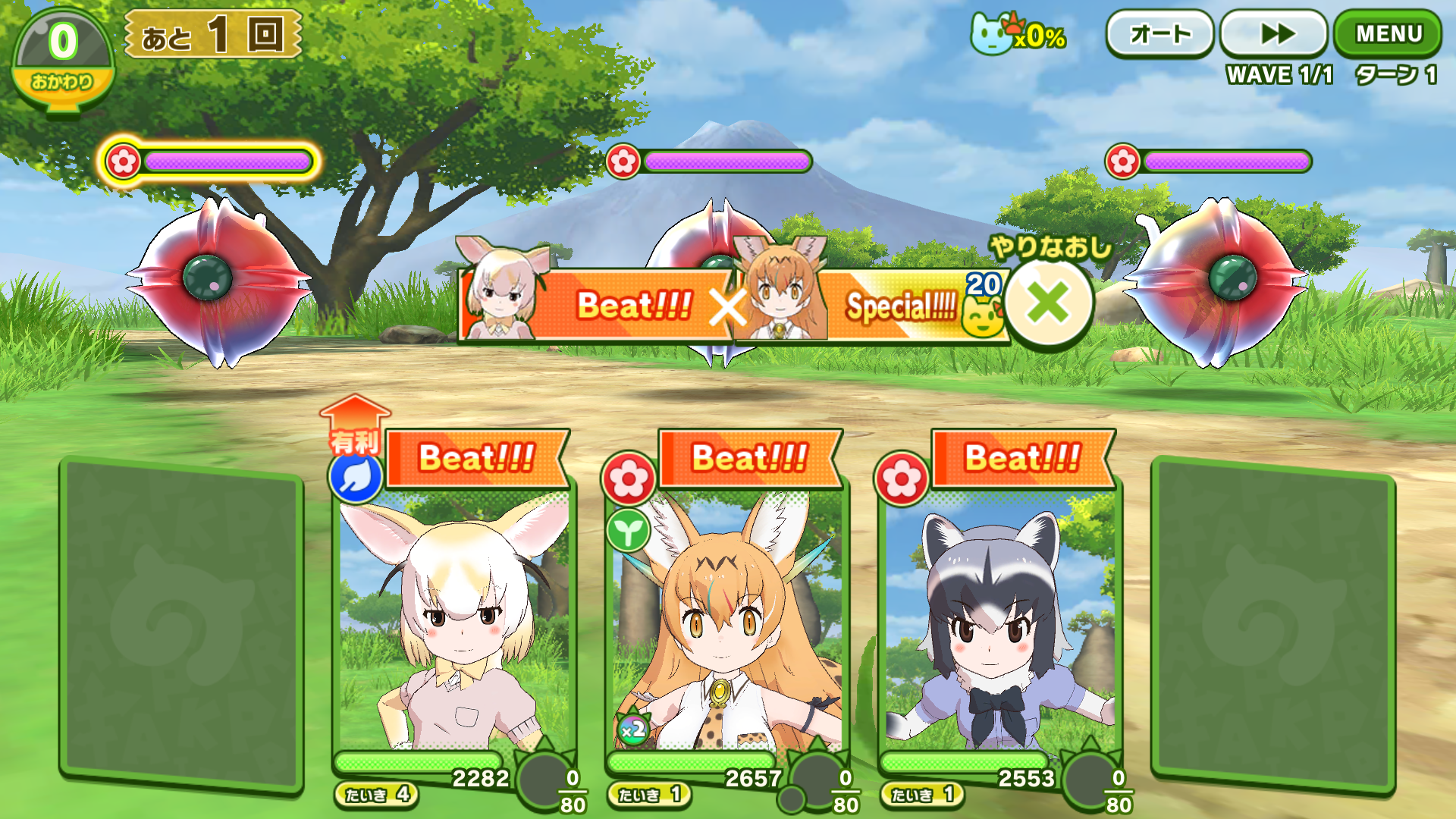This screenshot has width=1456, height=819.
Task: Pick the raccoon Beat card
Action: 999,607
